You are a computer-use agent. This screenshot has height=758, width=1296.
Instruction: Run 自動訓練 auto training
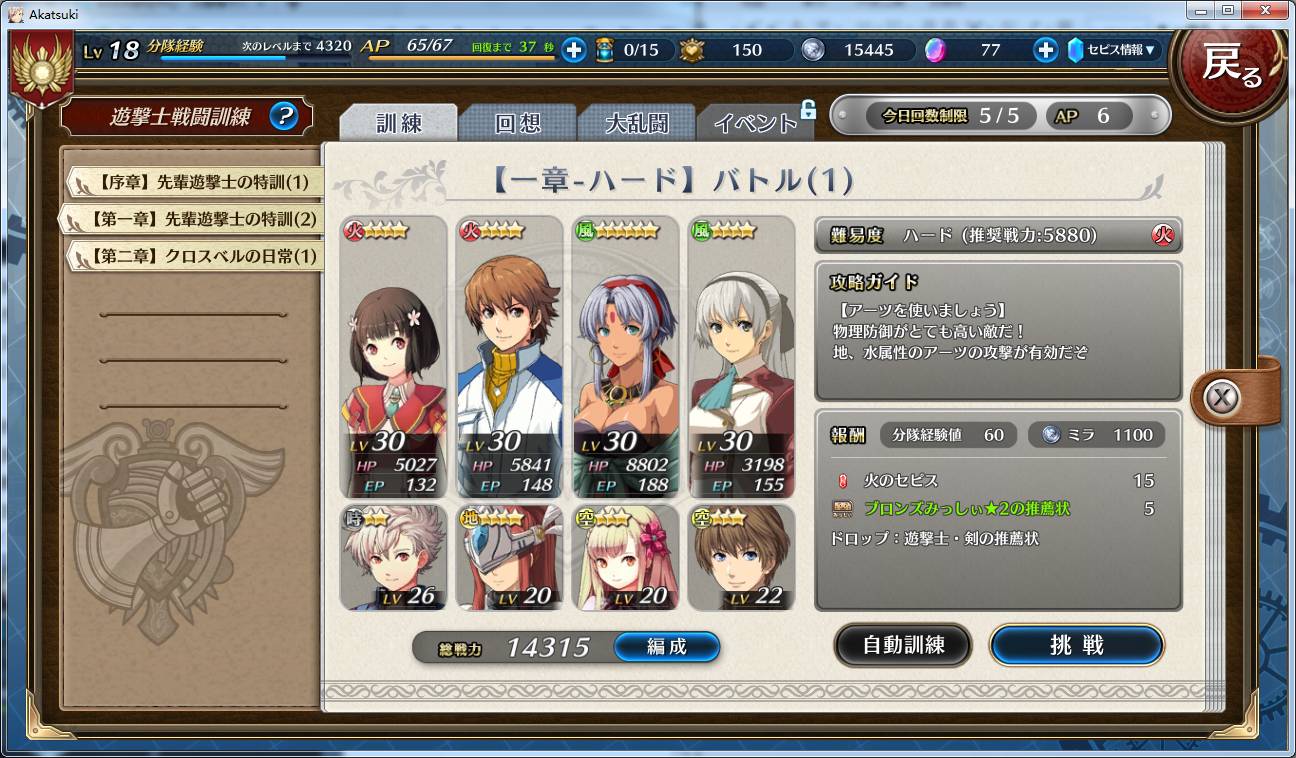[903, 645]
